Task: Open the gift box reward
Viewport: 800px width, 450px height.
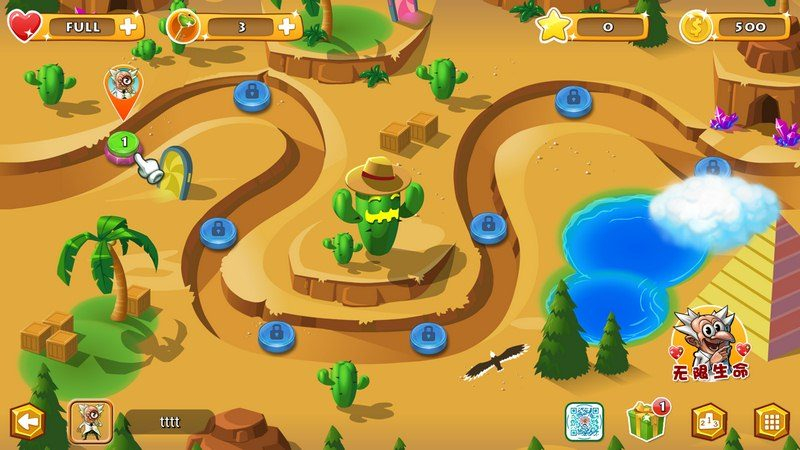Action: click(647, 421)
